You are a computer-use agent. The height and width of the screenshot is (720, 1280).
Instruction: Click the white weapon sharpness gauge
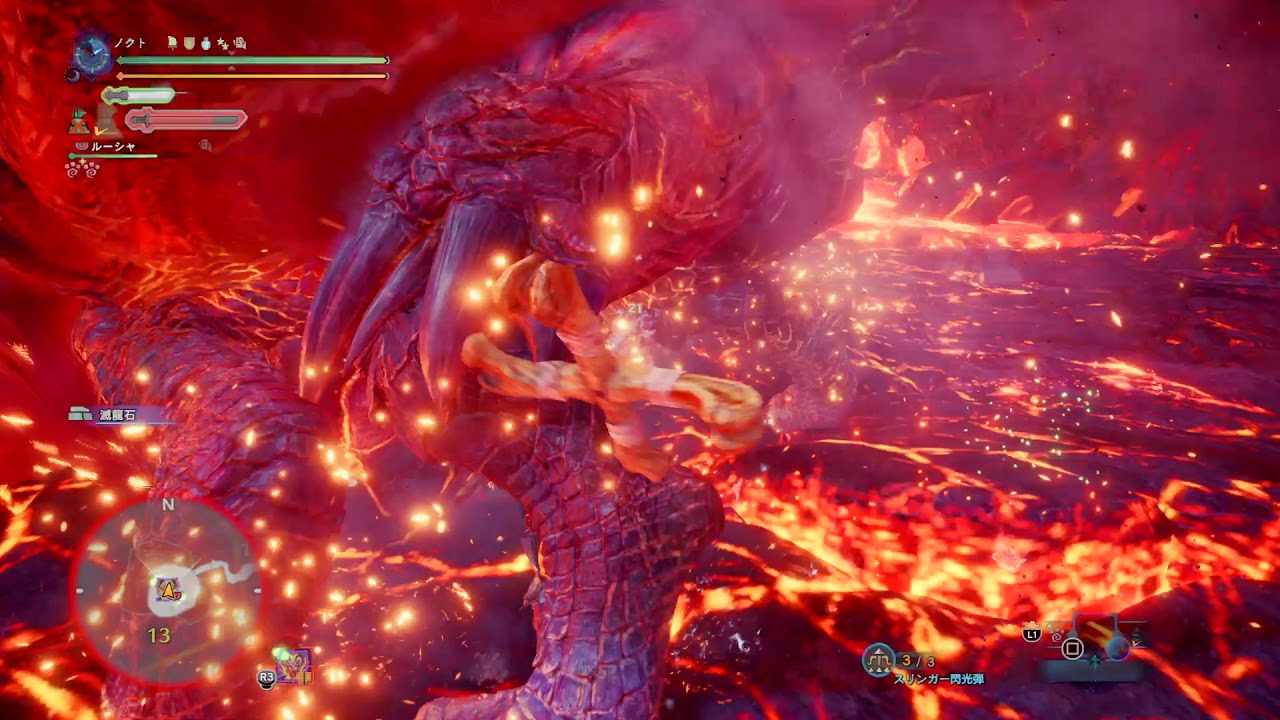(x=138, y=96)
